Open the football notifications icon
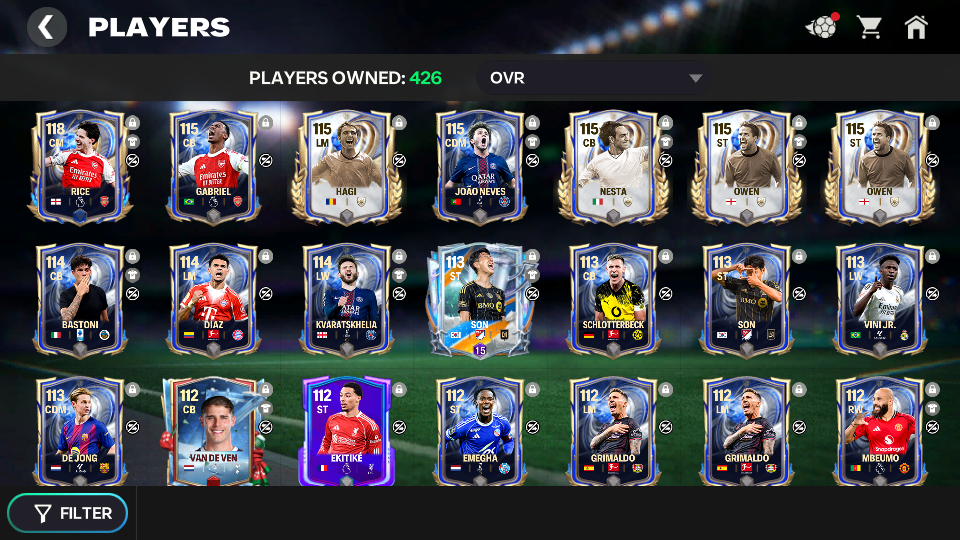960x540 pixels. tap(820, 27)
